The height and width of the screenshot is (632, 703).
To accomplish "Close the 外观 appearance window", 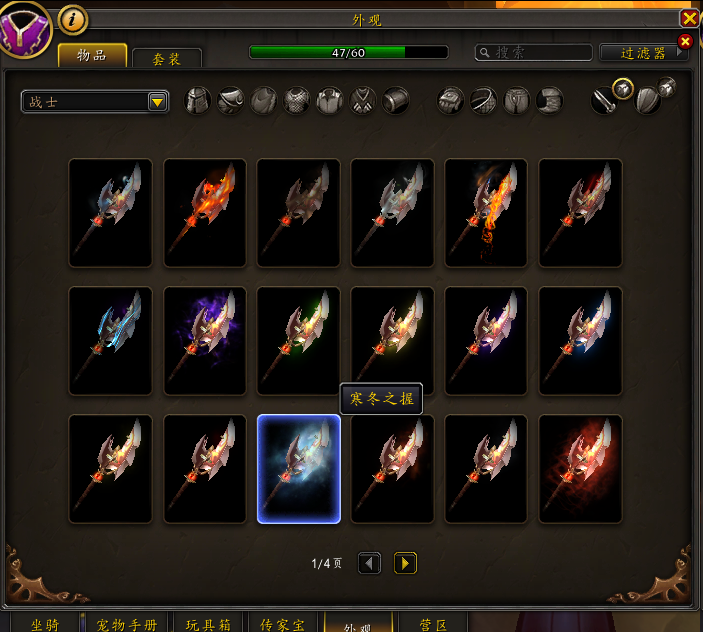I will pos(689,18).
